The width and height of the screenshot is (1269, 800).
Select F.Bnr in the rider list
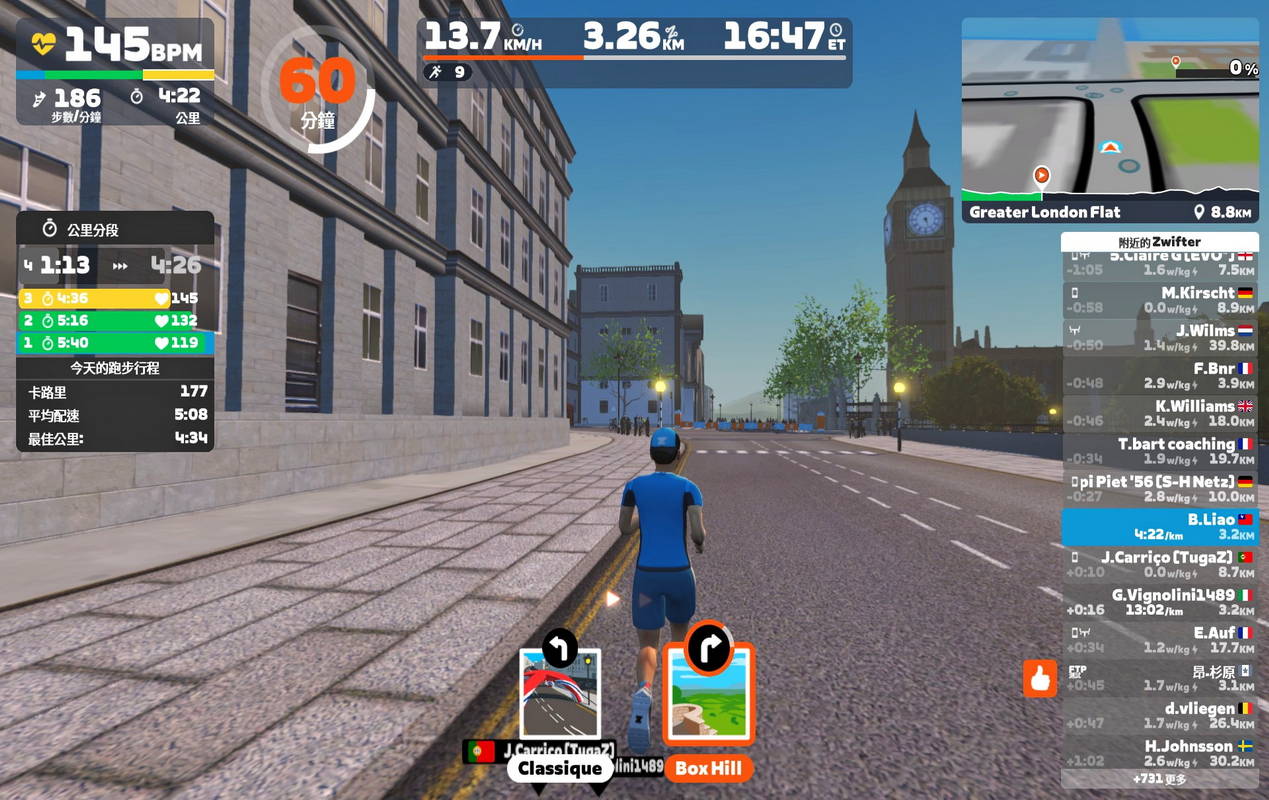1159,376
